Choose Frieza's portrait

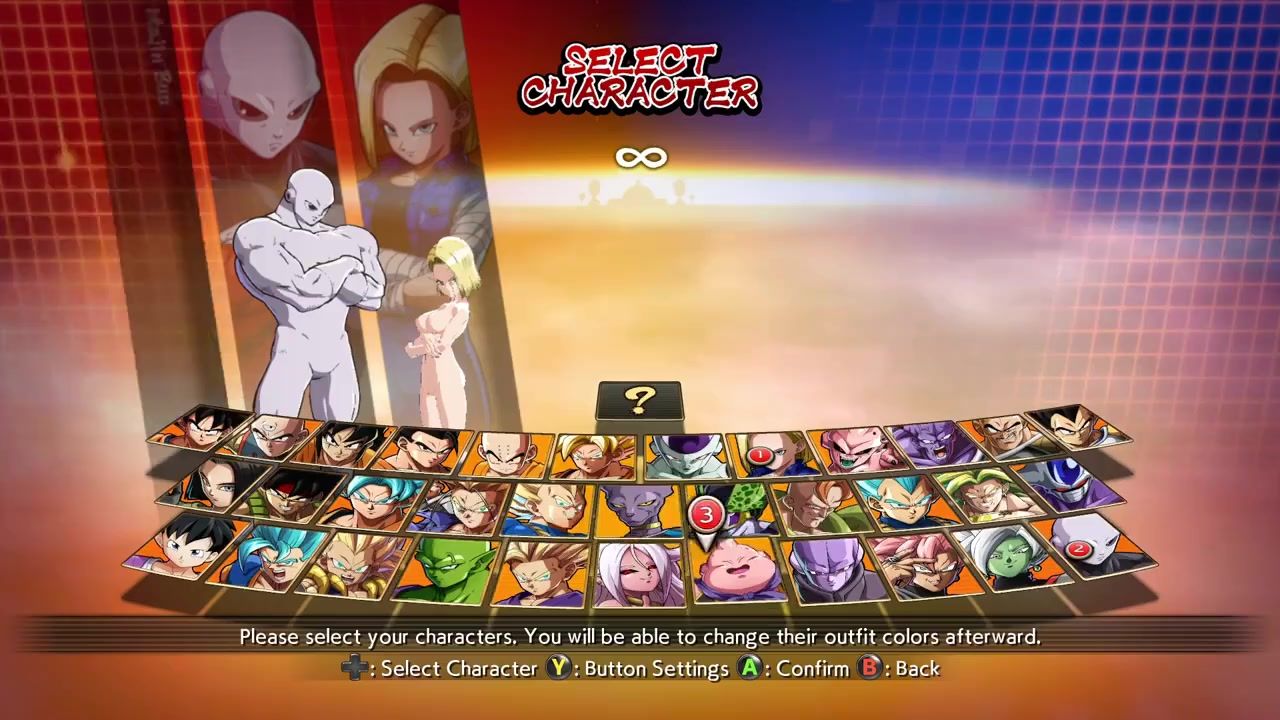pos(685,456)
